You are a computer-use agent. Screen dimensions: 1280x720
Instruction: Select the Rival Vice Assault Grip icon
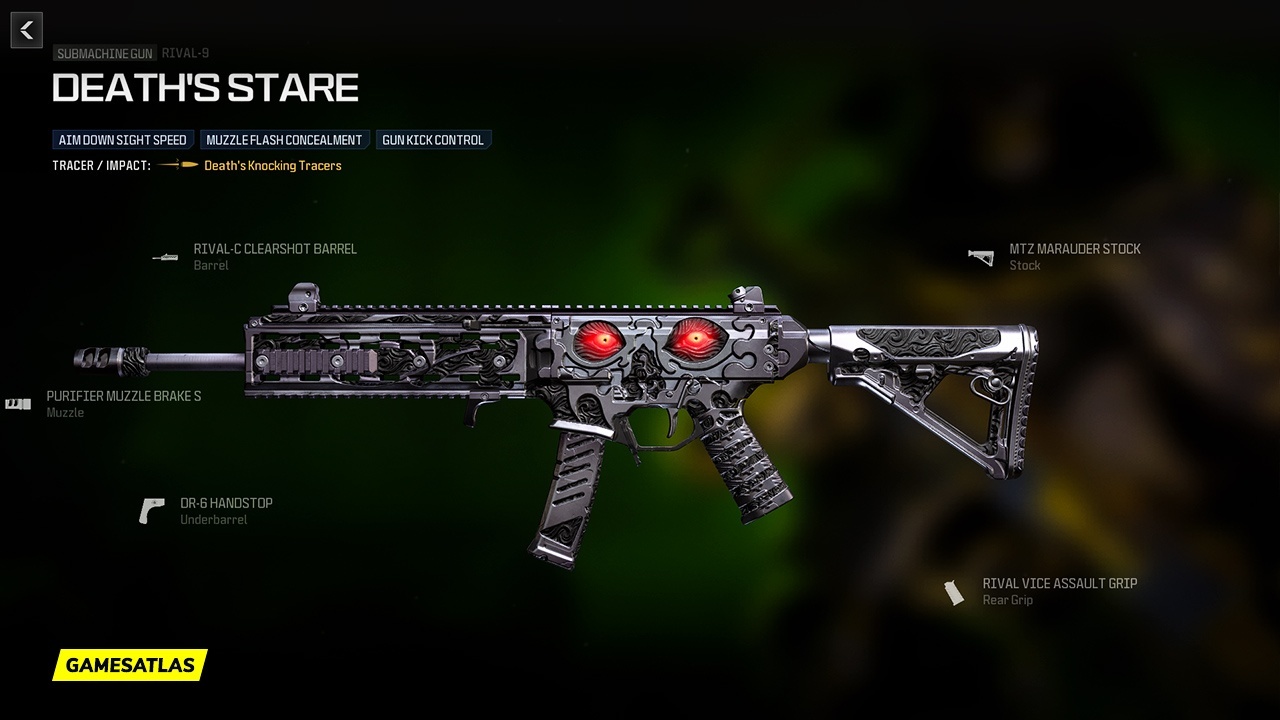[952, 590]
